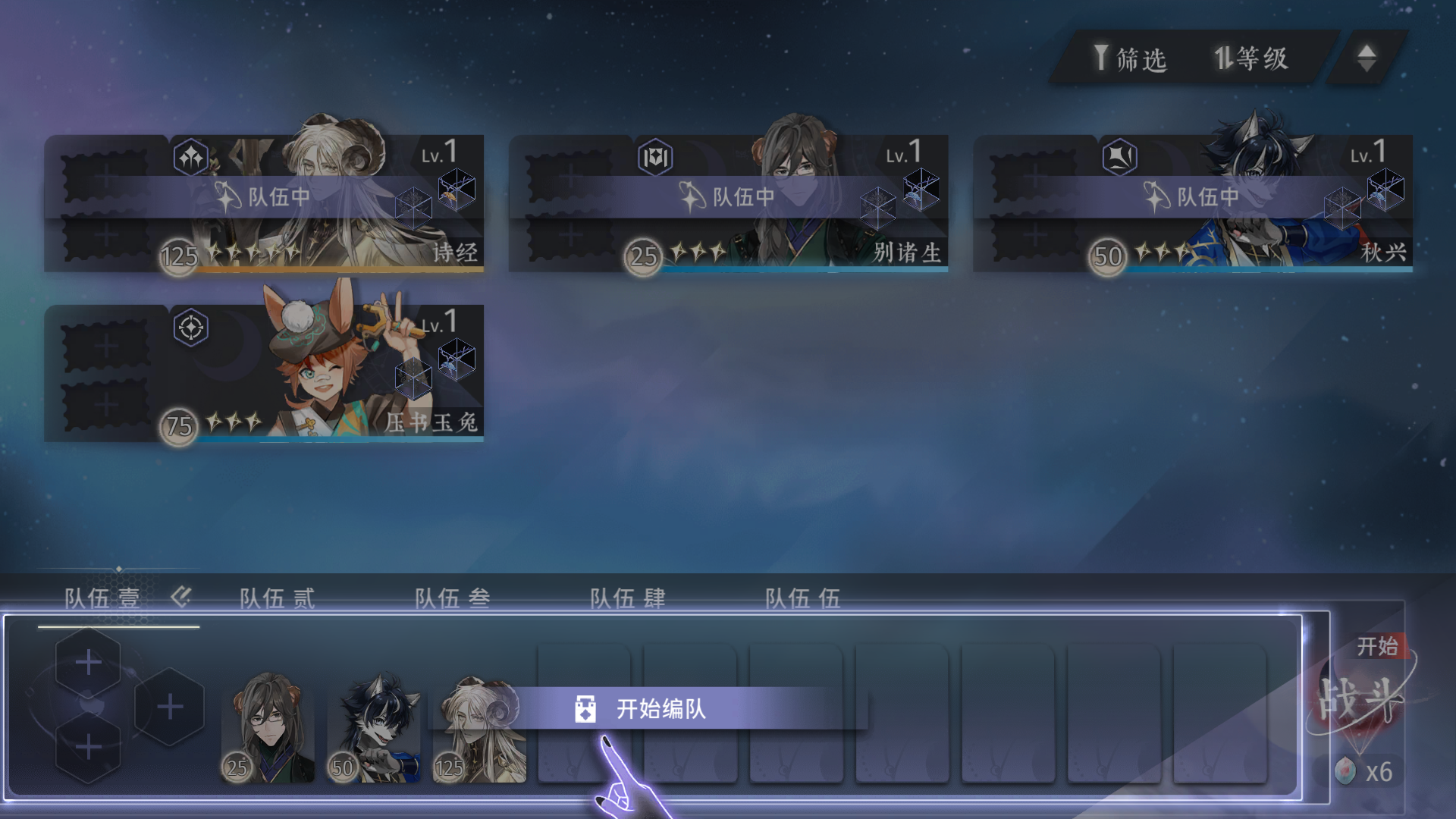
Task: Open the 筛选 filter options
Action: coord(1130,58)
